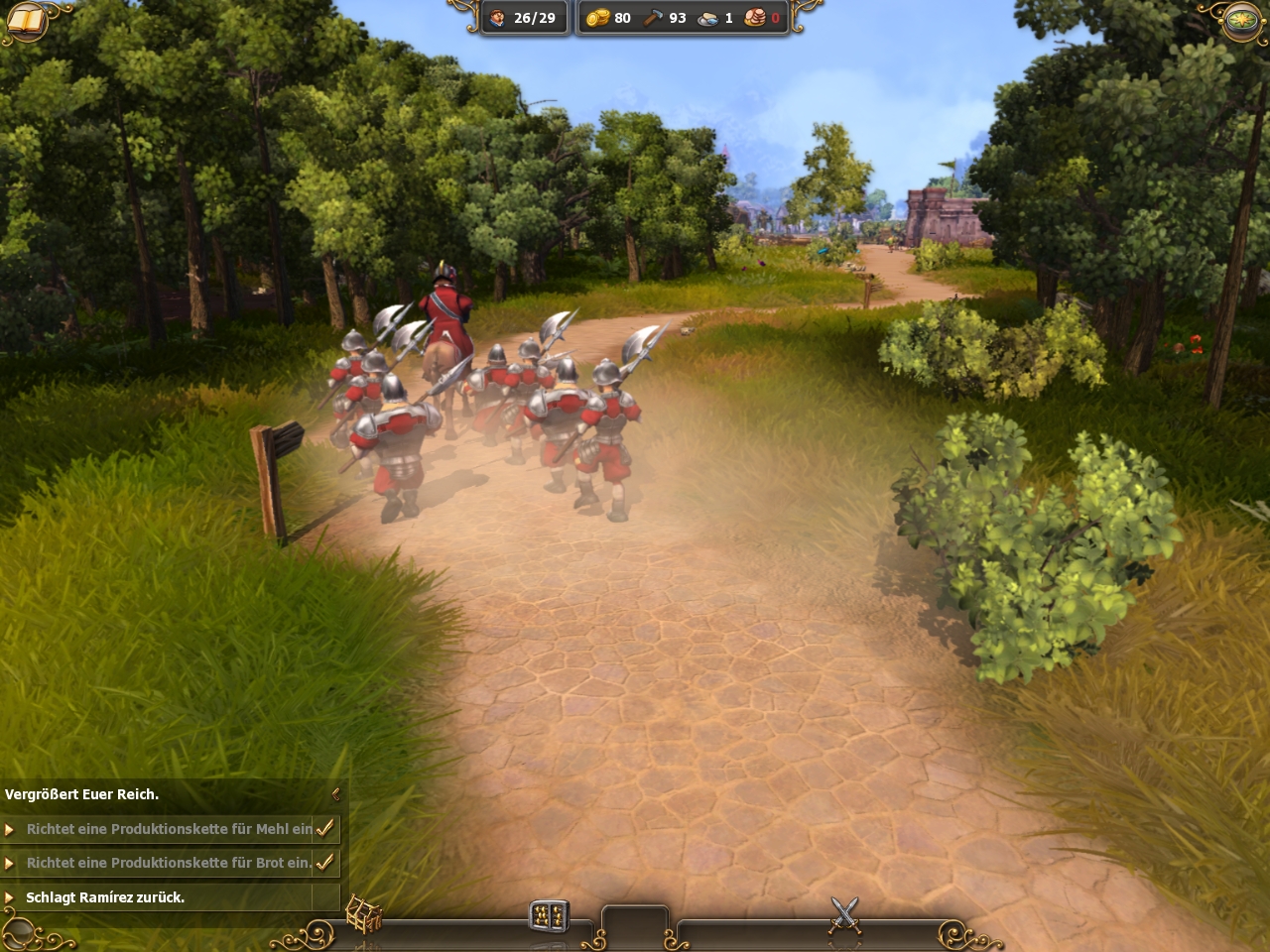This screenshot has height=952, width=1270.
Task: Collapse the quest panel with the arrow
Action: 335,793
